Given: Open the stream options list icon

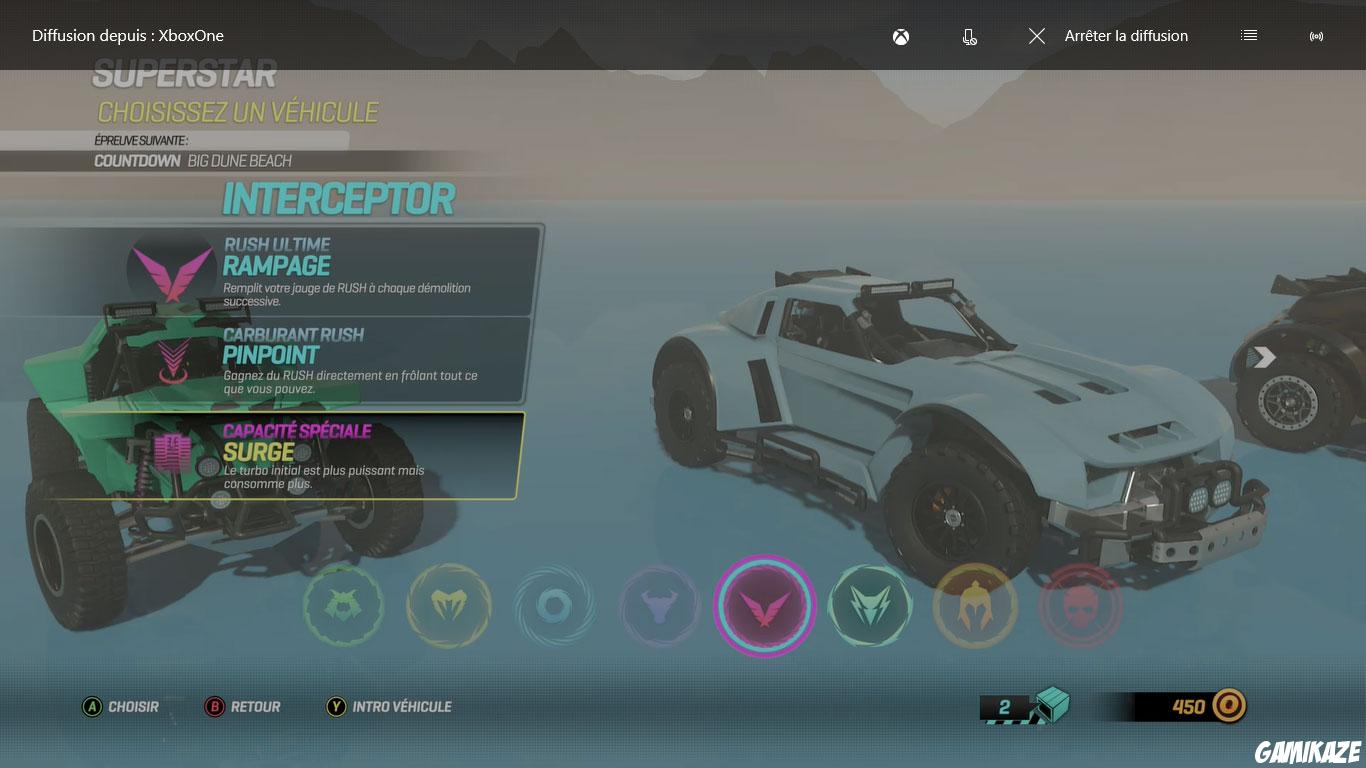Looking at the screenshot, I should [1248, 36].
